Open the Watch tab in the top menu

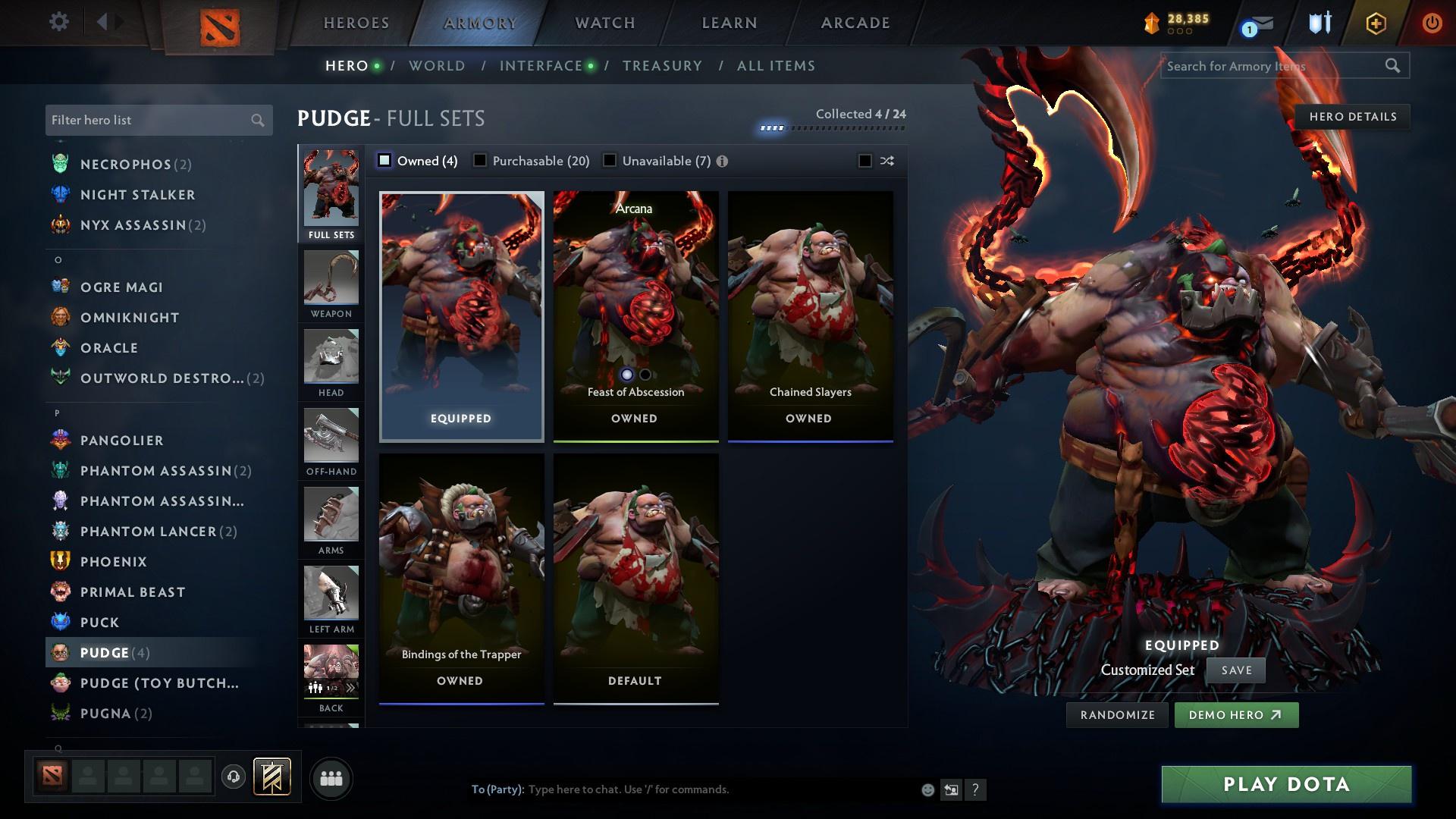pyautogui.click(x=603, y=23)
